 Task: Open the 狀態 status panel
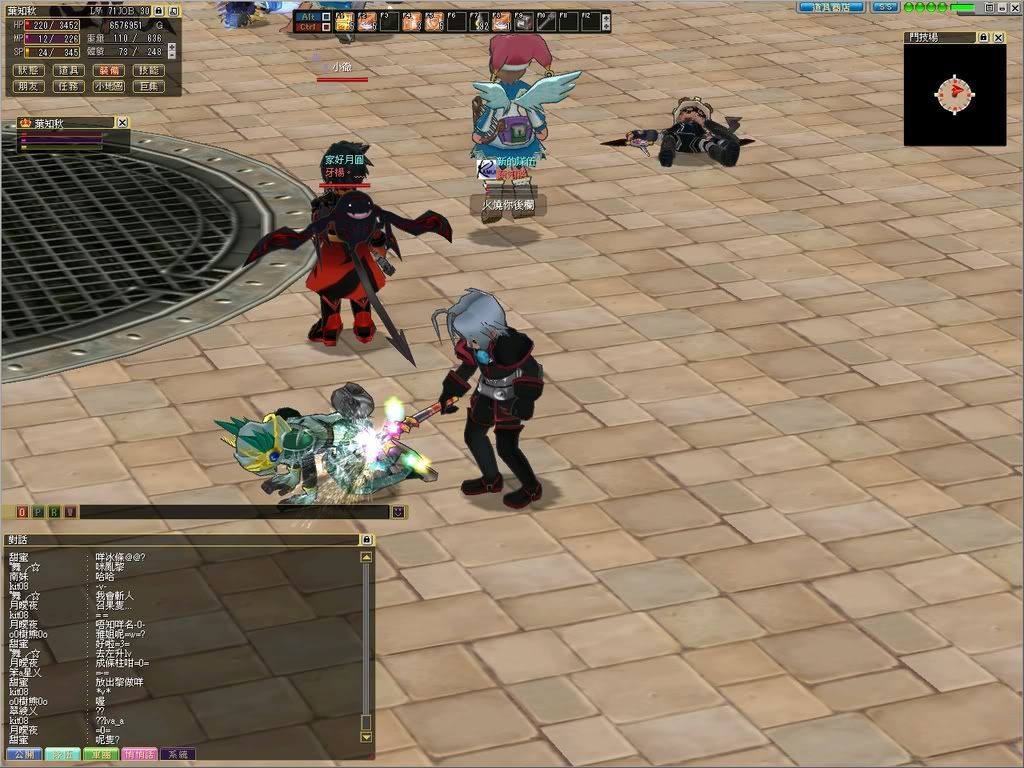coord(29,71)
